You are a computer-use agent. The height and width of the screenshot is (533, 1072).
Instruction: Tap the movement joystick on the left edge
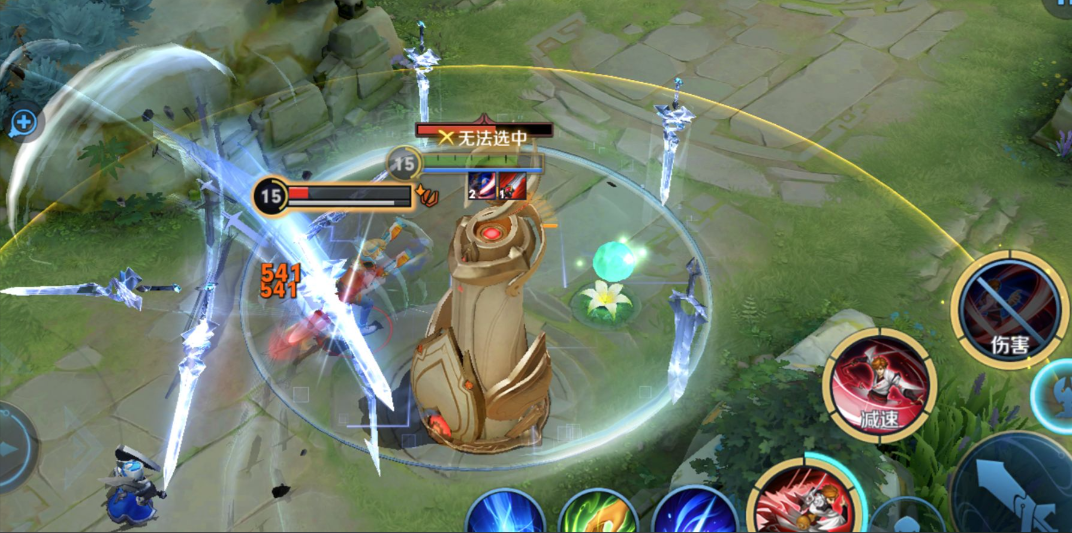(14, 447)
